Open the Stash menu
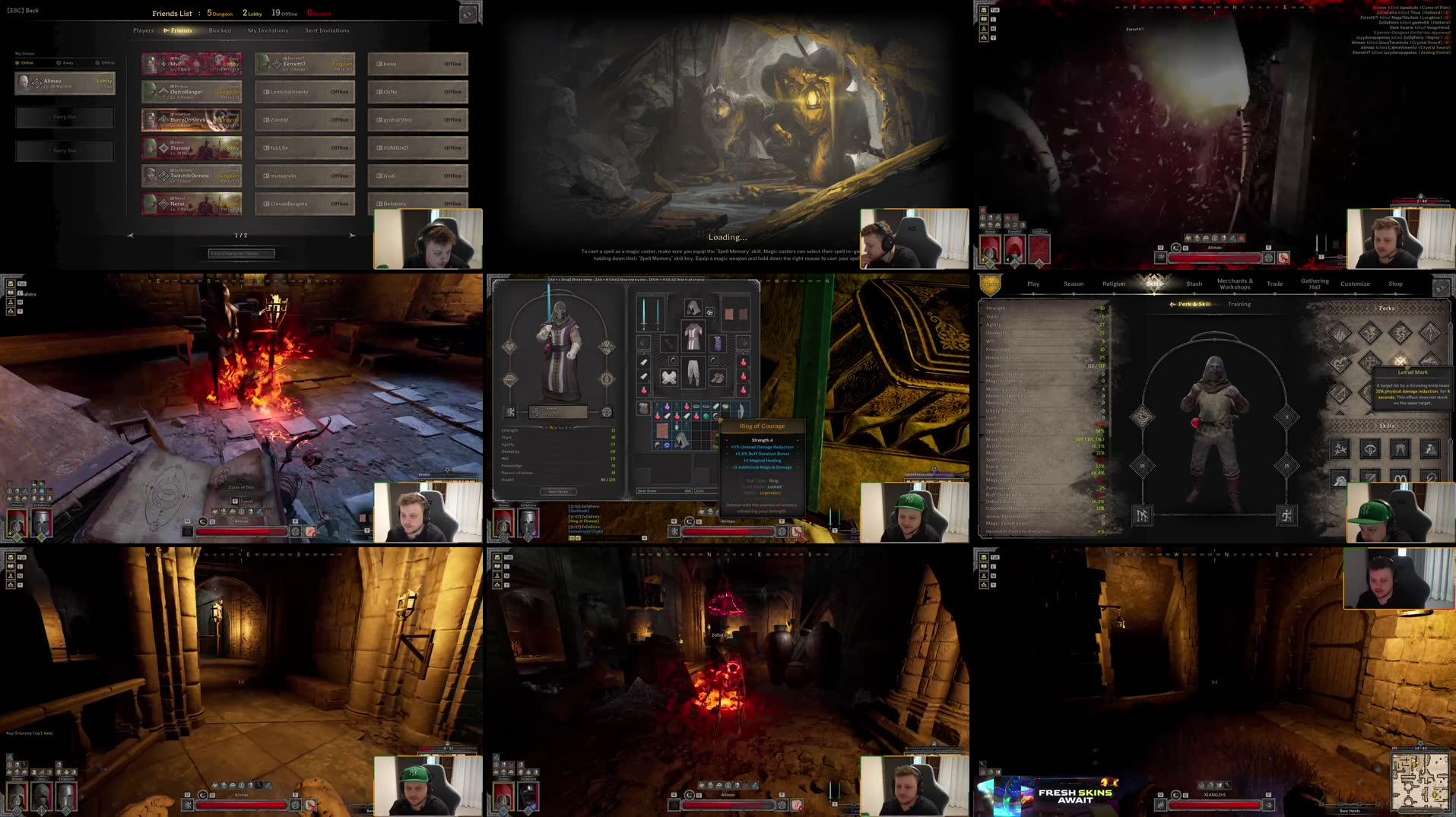This screenshot has height=817, width=1456. 1194,283
